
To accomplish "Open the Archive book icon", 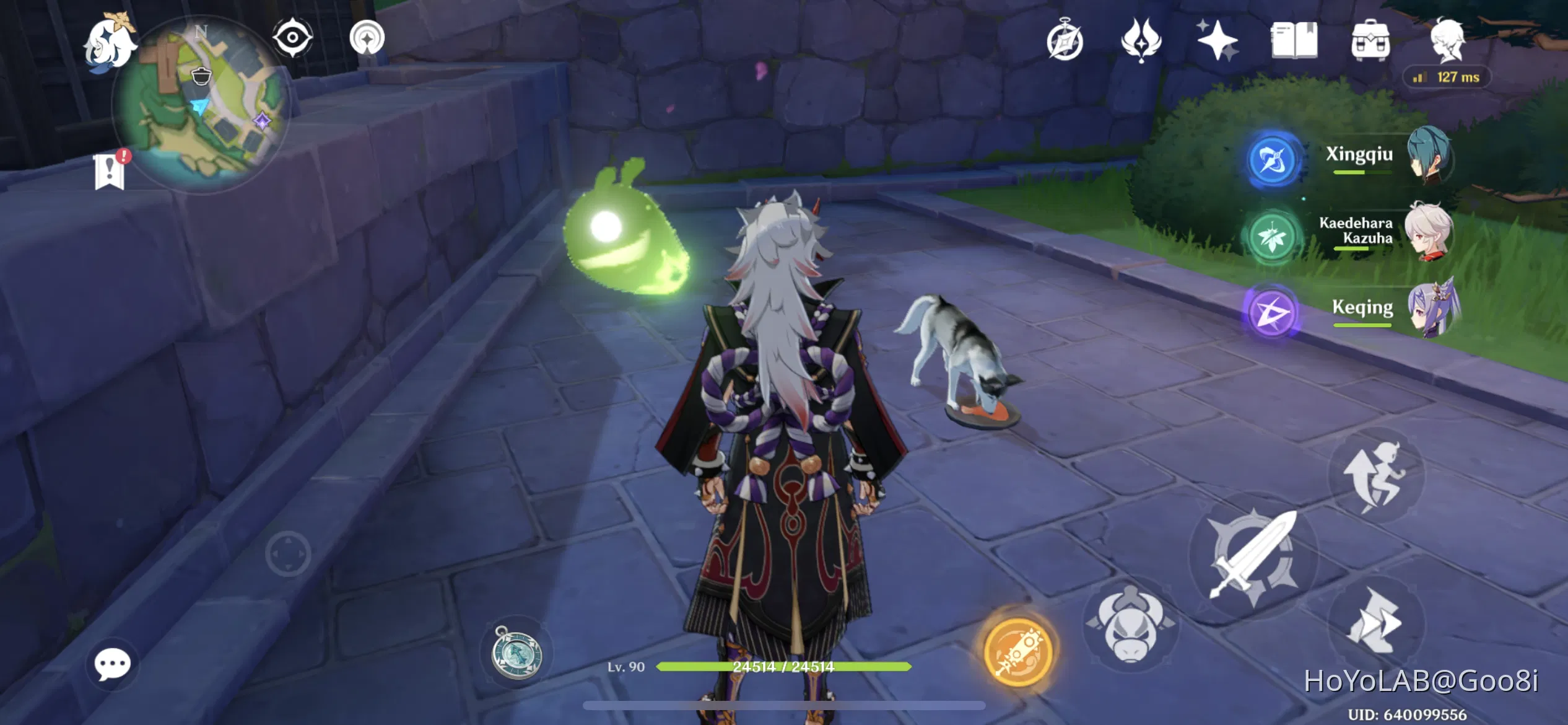I will 1294,40.
